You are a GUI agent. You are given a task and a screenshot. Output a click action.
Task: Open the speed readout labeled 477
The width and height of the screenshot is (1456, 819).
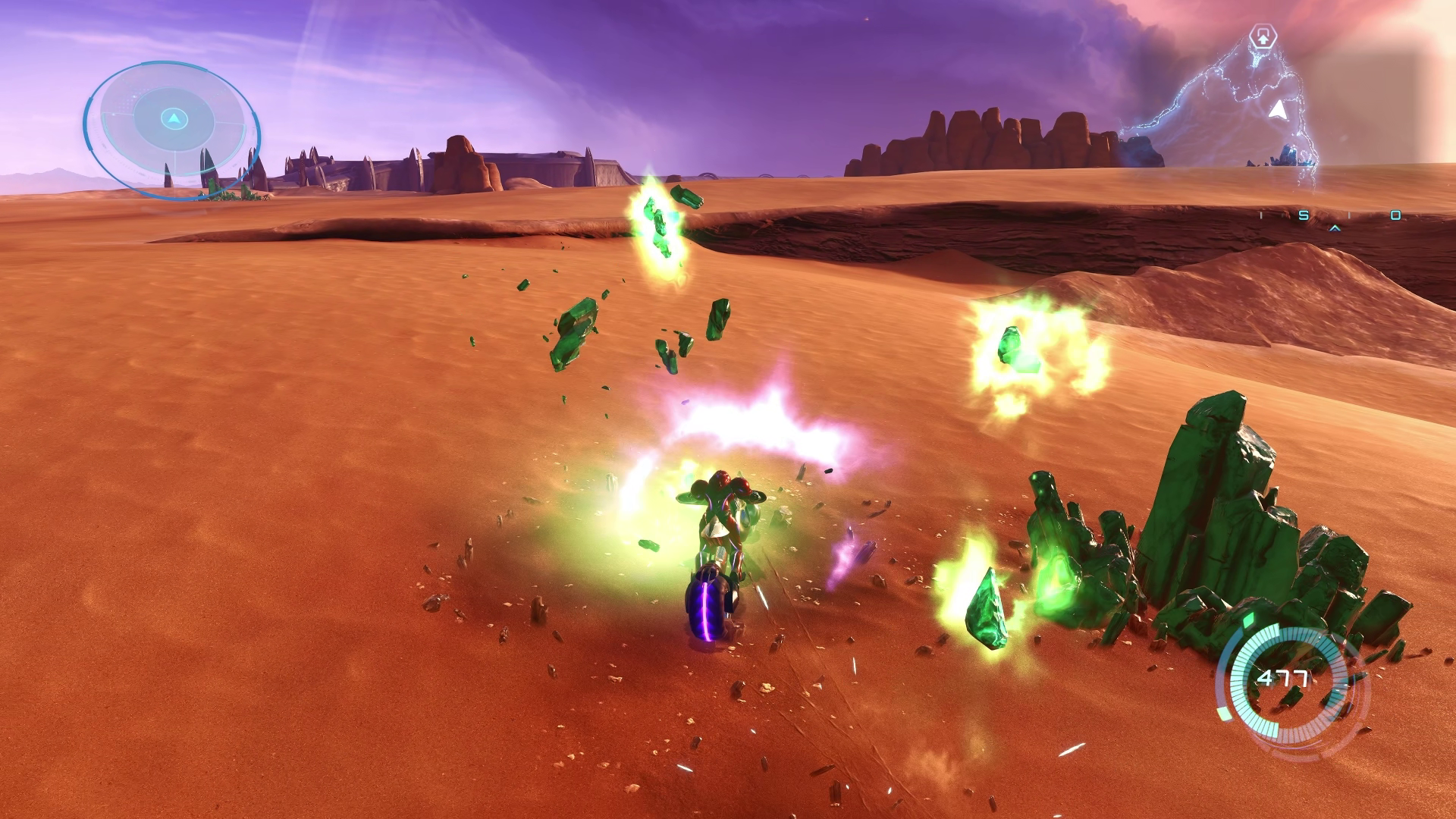click(x=1283, y=676)
